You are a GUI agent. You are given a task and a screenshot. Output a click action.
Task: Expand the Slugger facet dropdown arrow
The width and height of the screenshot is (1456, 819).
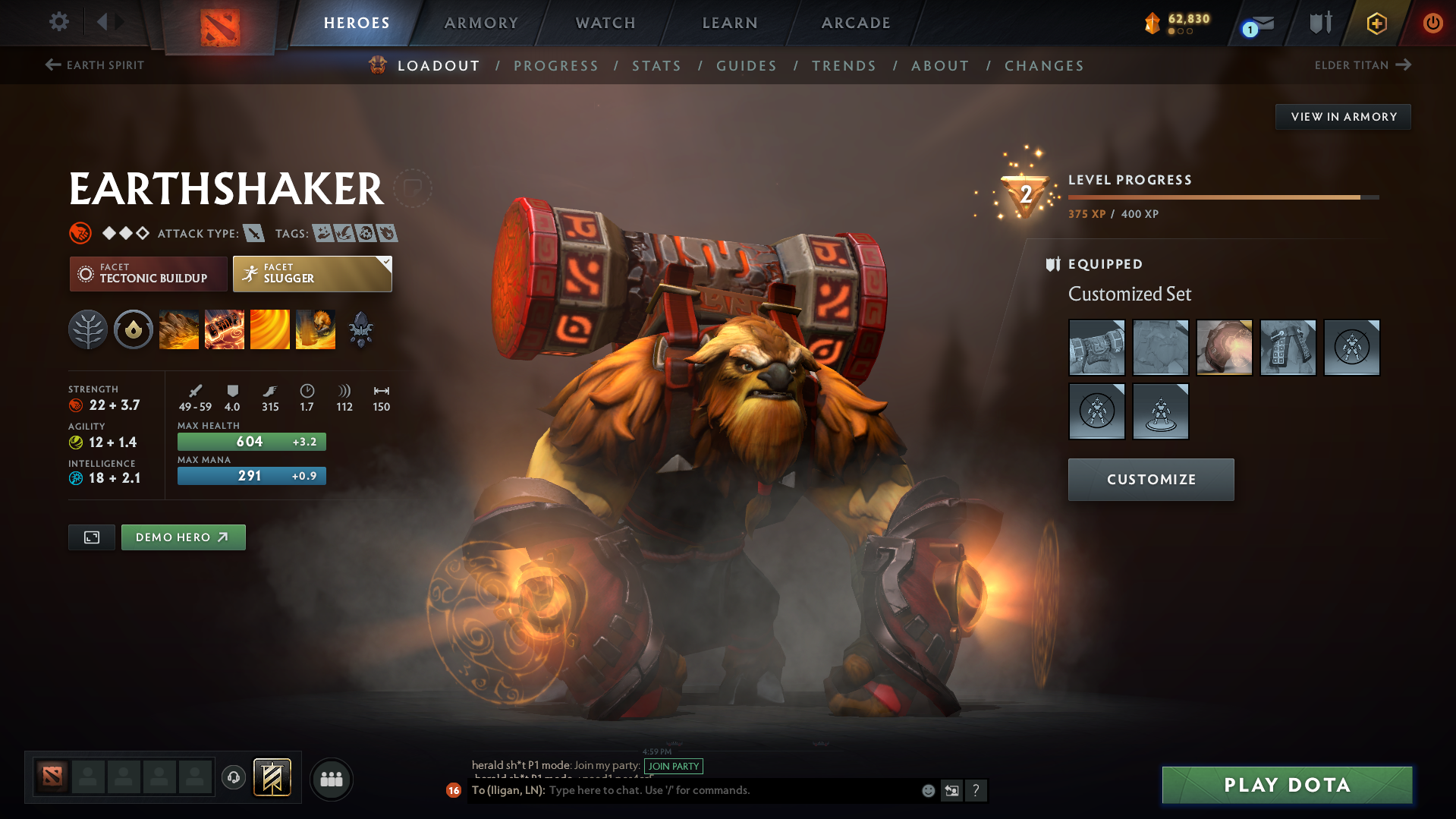click(x=387, y=261)
